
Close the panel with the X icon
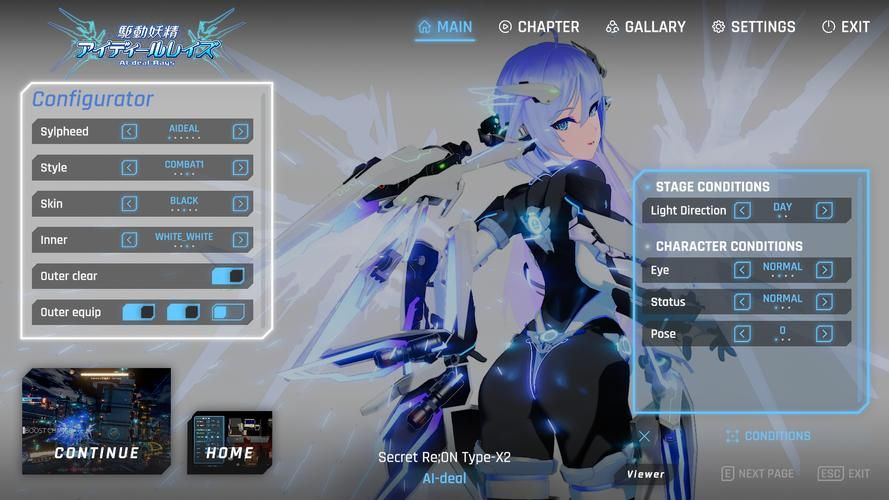pyautogui.click(x=644, y=436)
